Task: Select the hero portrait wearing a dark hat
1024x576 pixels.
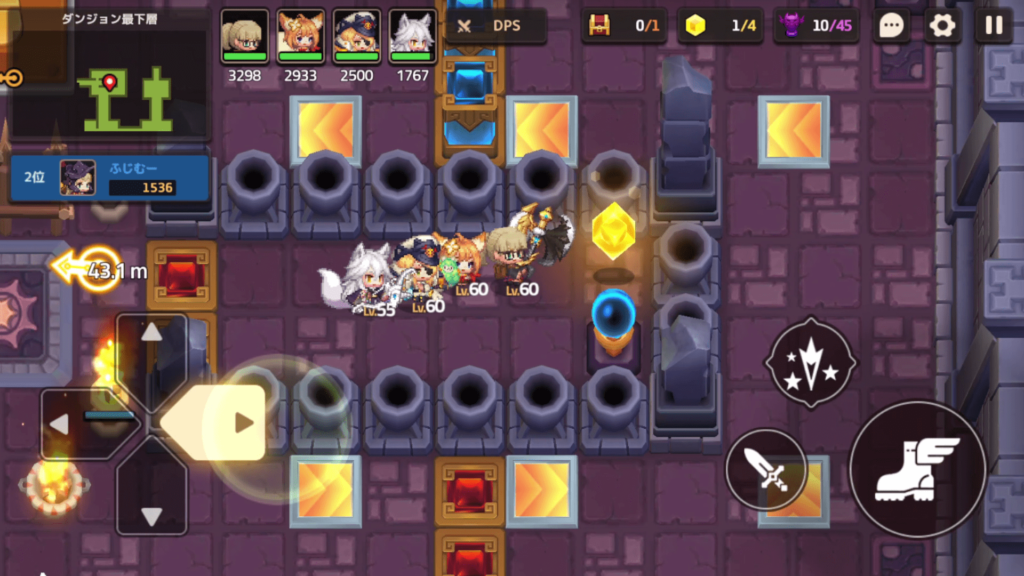Action: pyautogui.click(x=356, y=36)
